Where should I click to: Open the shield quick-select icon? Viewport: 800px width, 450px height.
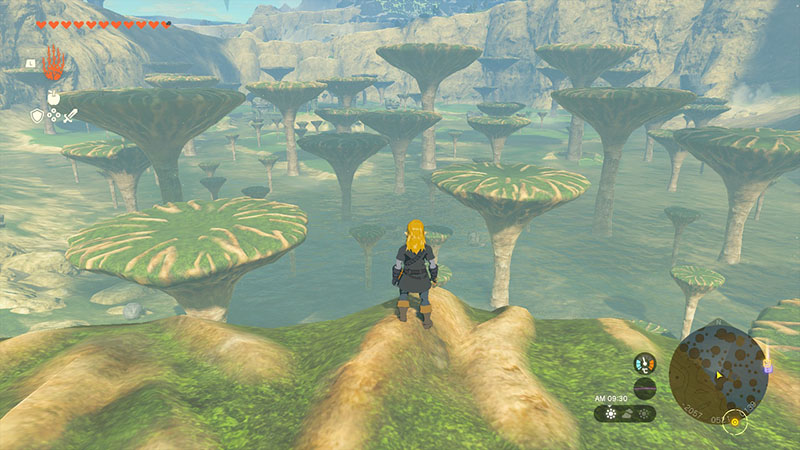(37, 116)
